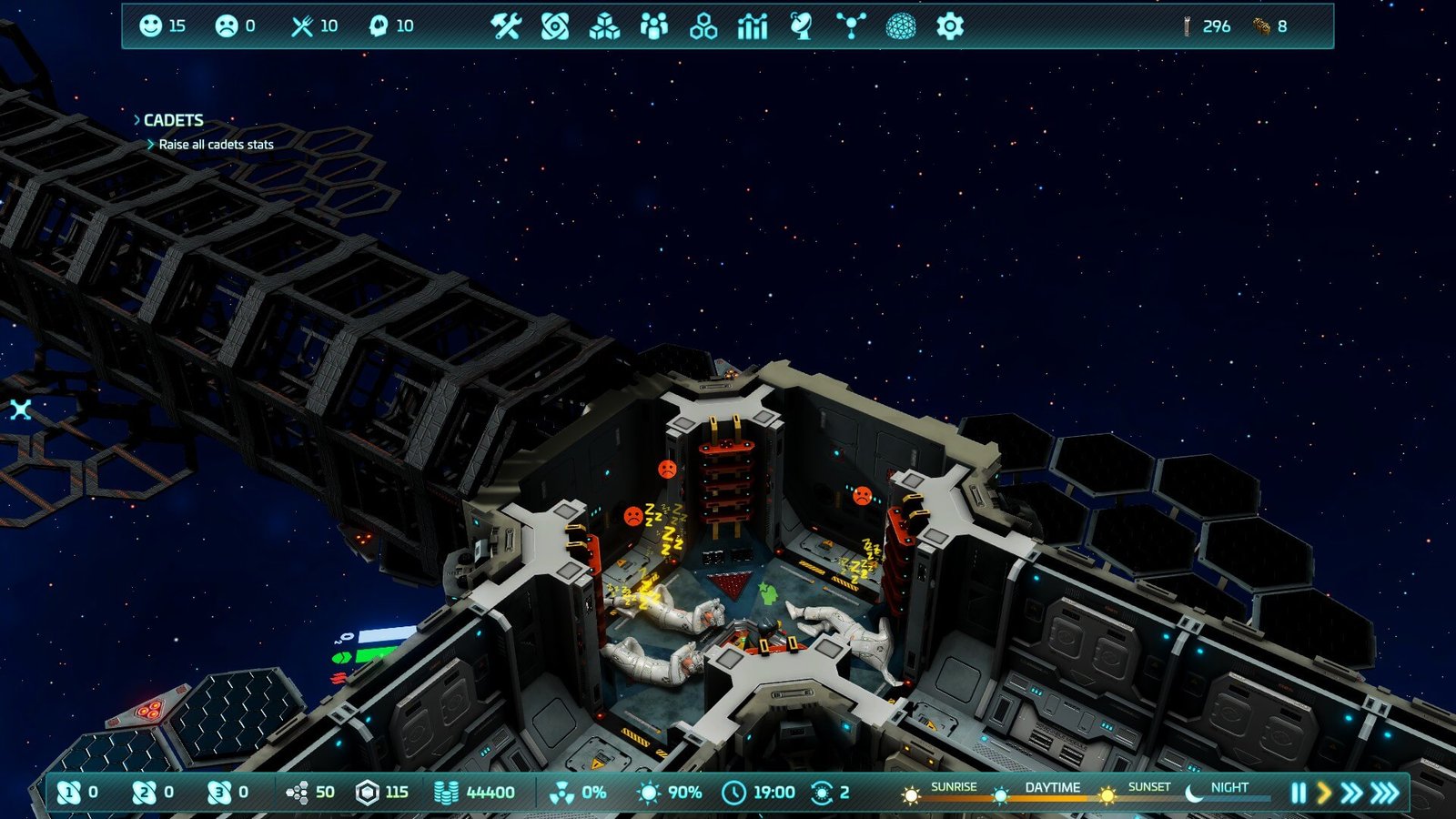The image size is (1456, 819).
Task: Click the crossed arrows icon at left edge
Action: tap(21, 409)
